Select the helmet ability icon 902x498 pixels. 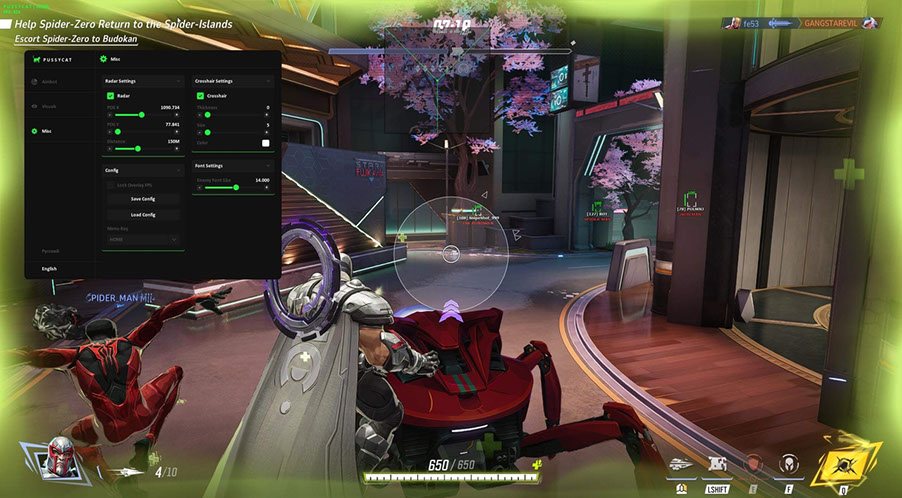[790, 464]
